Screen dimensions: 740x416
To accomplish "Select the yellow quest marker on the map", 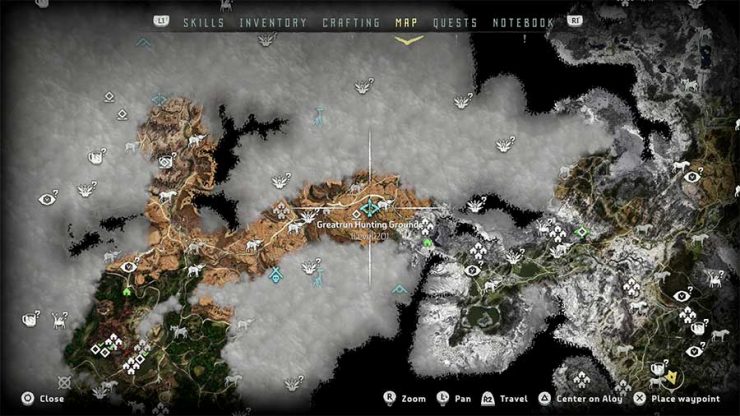I will [x=672, y=377].
